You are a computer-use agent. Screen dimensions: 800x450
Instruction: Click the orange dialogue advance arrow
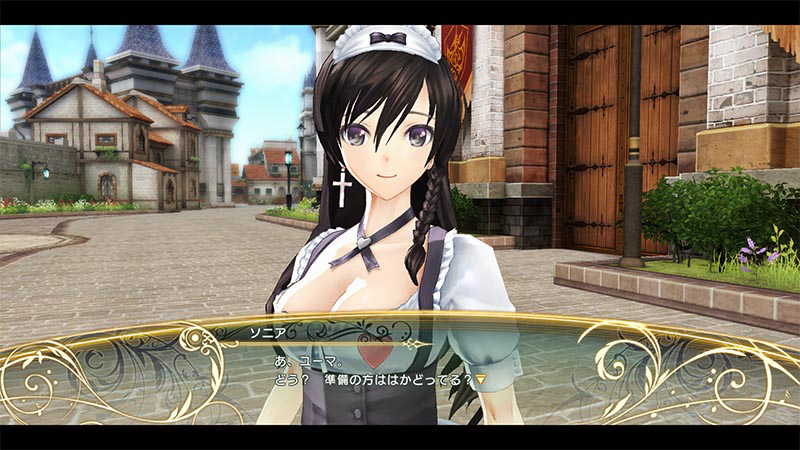480,380
